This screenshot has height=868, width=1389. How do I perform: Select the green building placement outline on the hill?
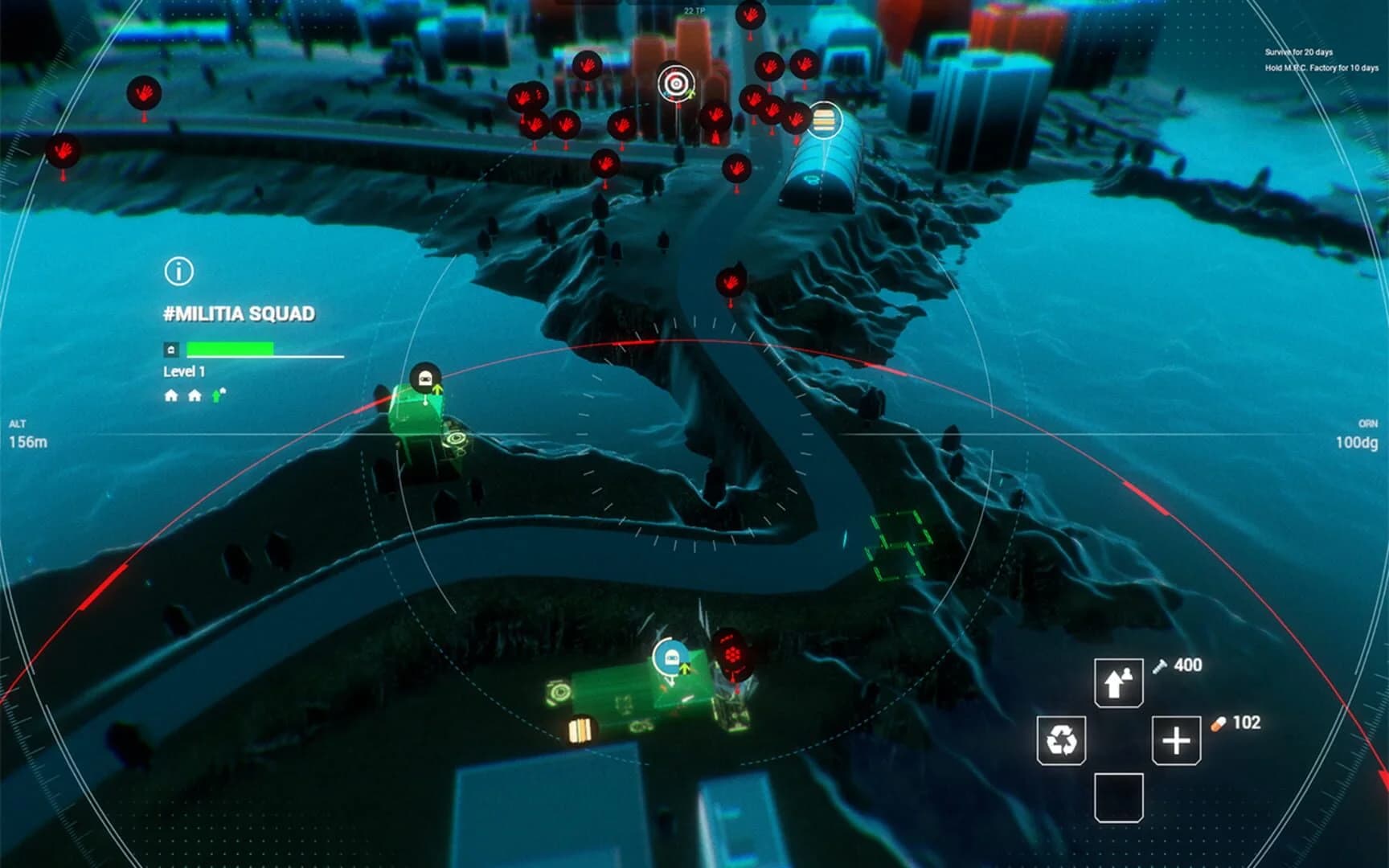click(896, 547)
